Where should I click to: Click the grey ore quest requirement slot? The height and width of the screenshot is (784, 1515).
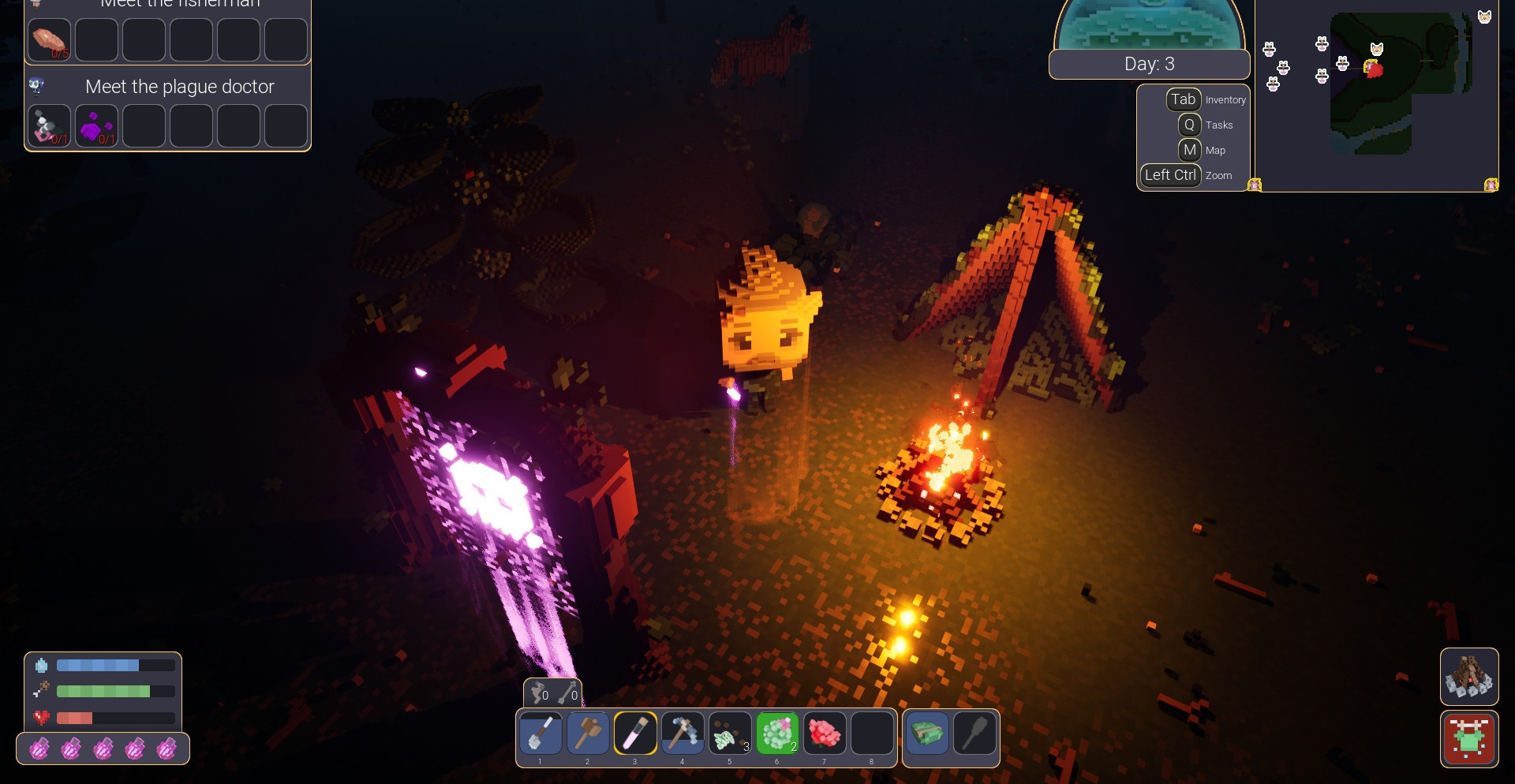coord(50,126)
